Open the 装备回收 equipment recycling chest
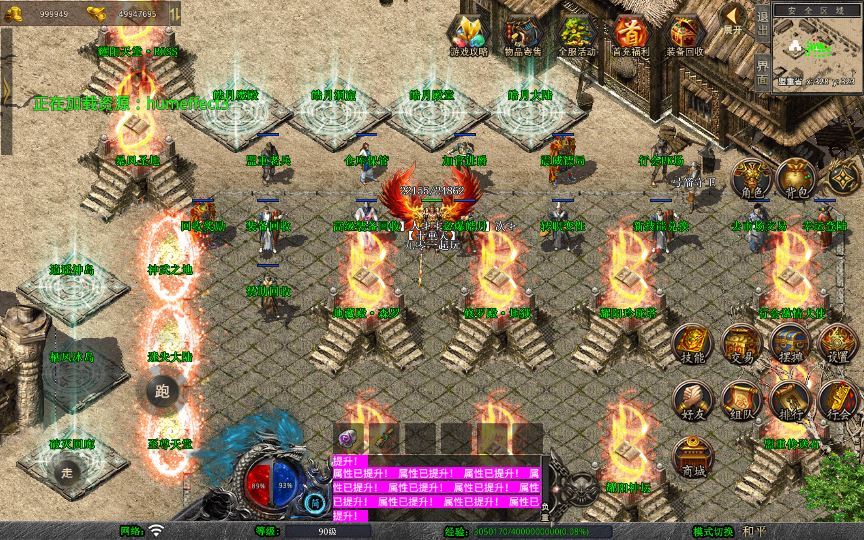This screenshot has width=864, height=540. pyautogui.click(x=686, y=33)
